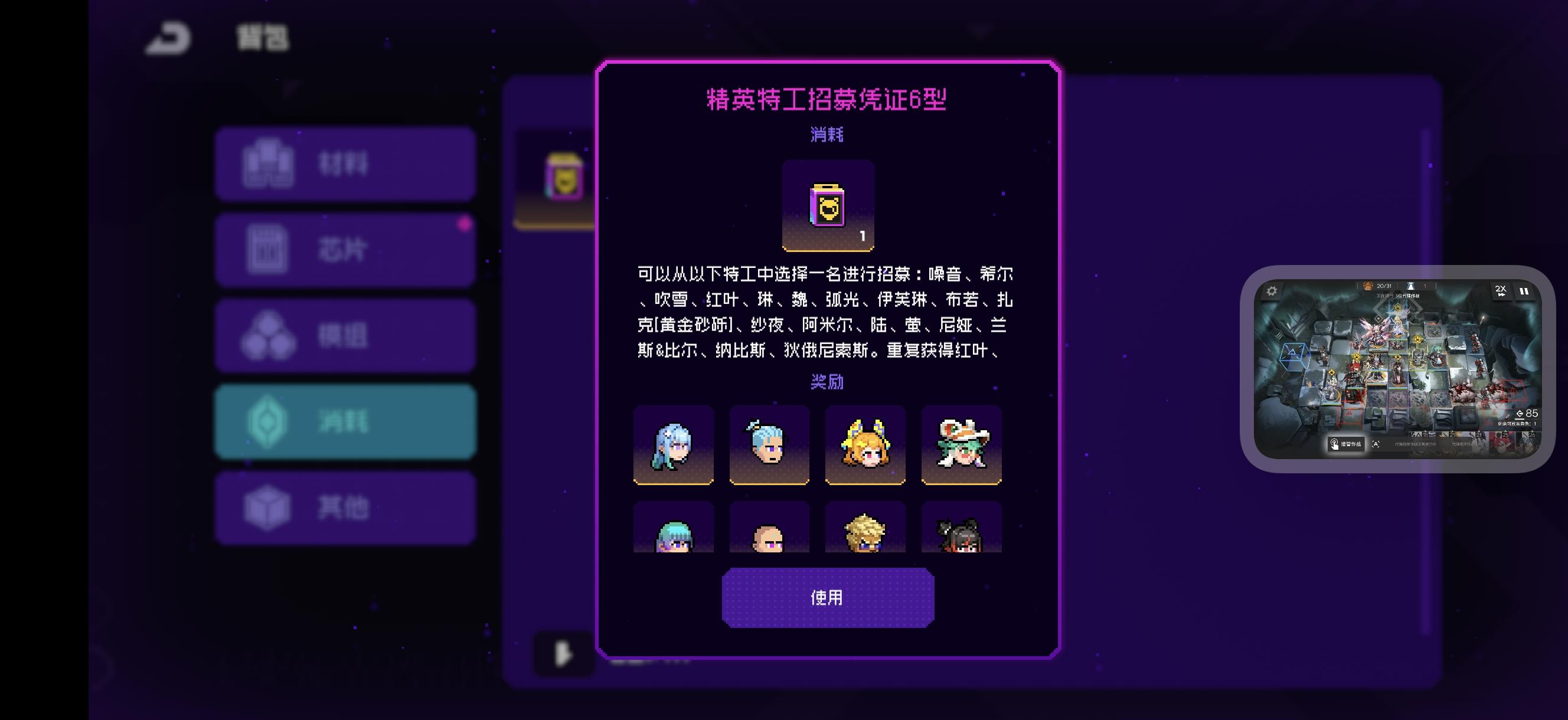Image resolution: width=1568 pixels, height=720 pixels.
Task: Select the 模组 (Modules) category icon
Action: 270,335
